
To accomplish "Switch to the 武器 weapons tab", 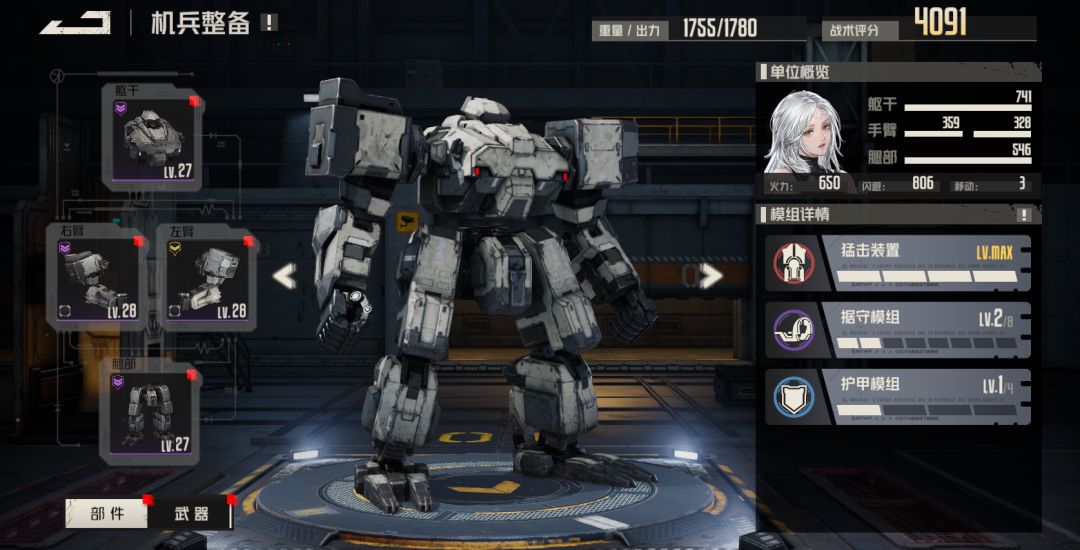I will pos(191,514).
